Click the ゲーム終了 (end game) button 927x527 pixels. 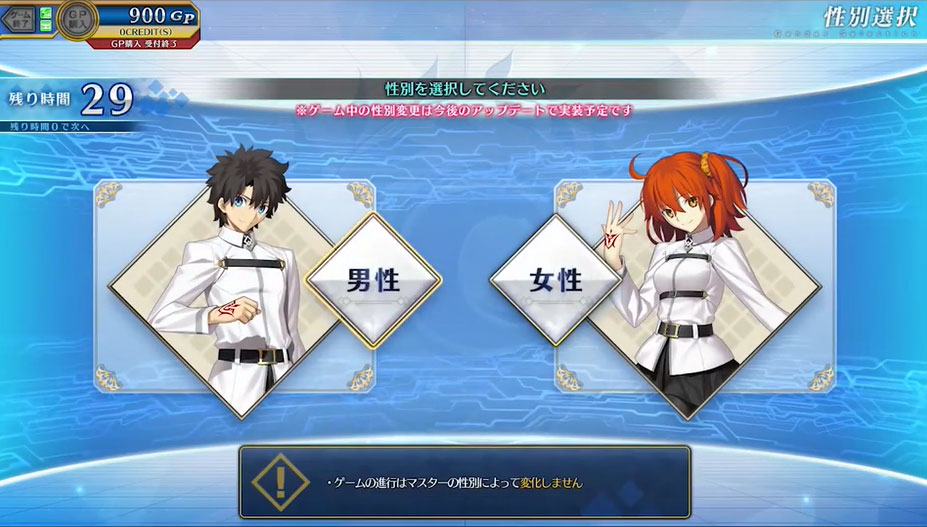pos(20,18)
